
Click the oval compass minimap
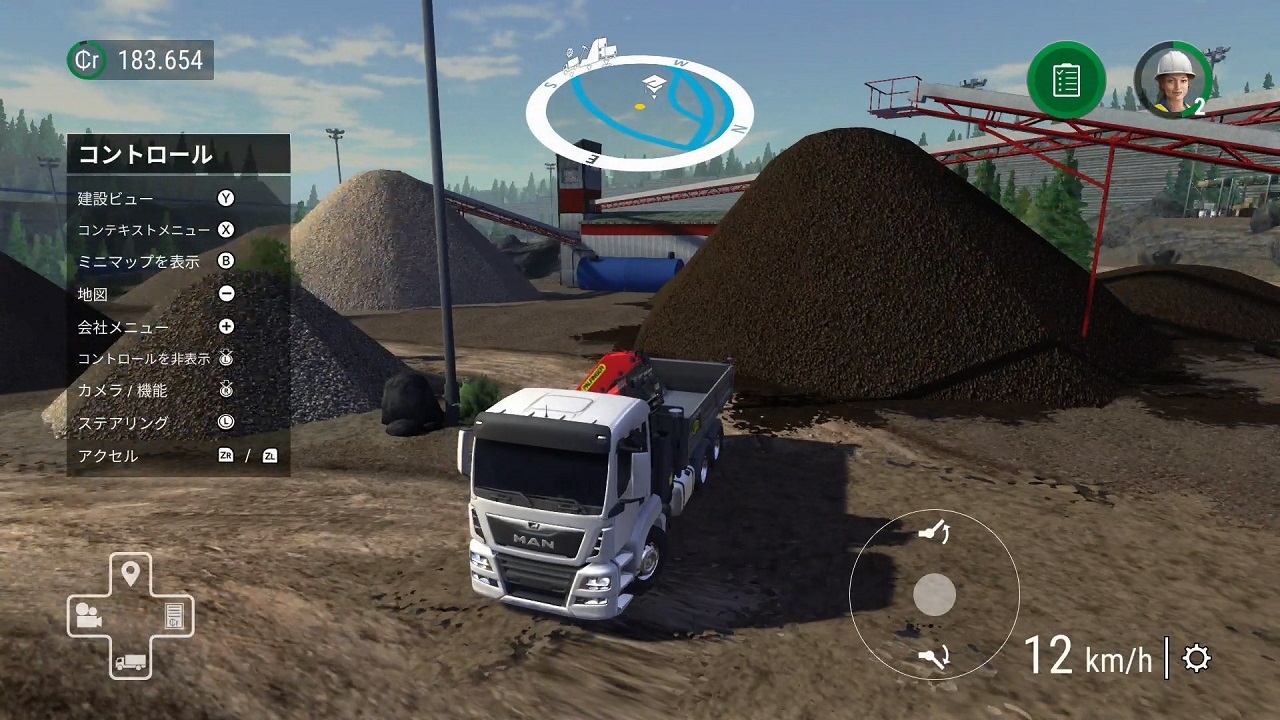point(640,111)
